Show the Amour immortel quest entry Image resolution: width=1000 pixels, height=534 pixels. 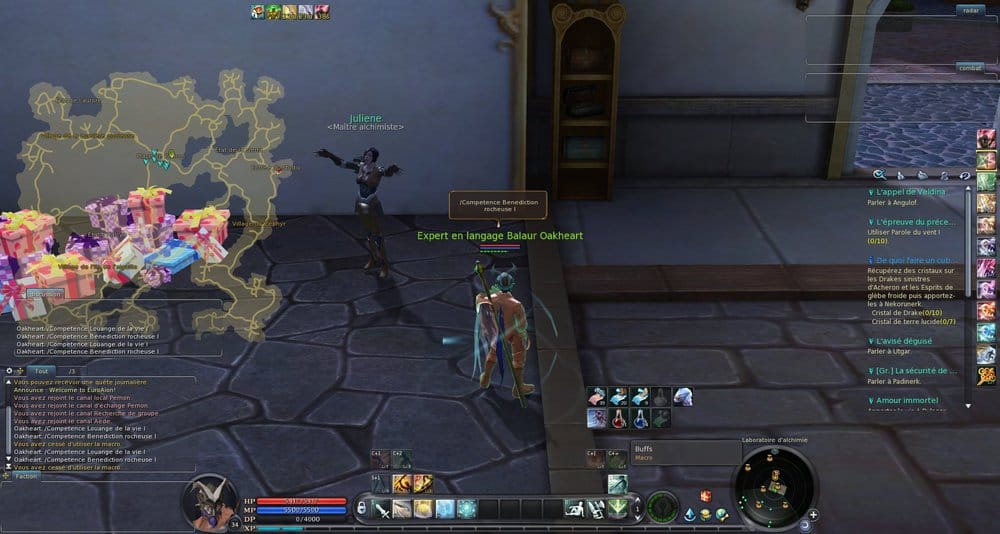pyautogui.click(x=908, y=400)
